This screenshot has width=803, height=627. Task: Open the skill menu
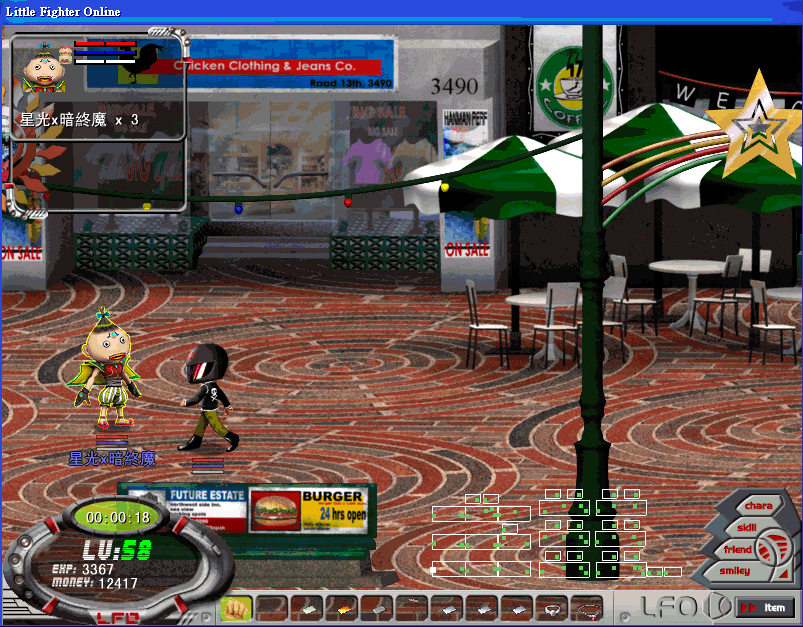tap(747, 528)
